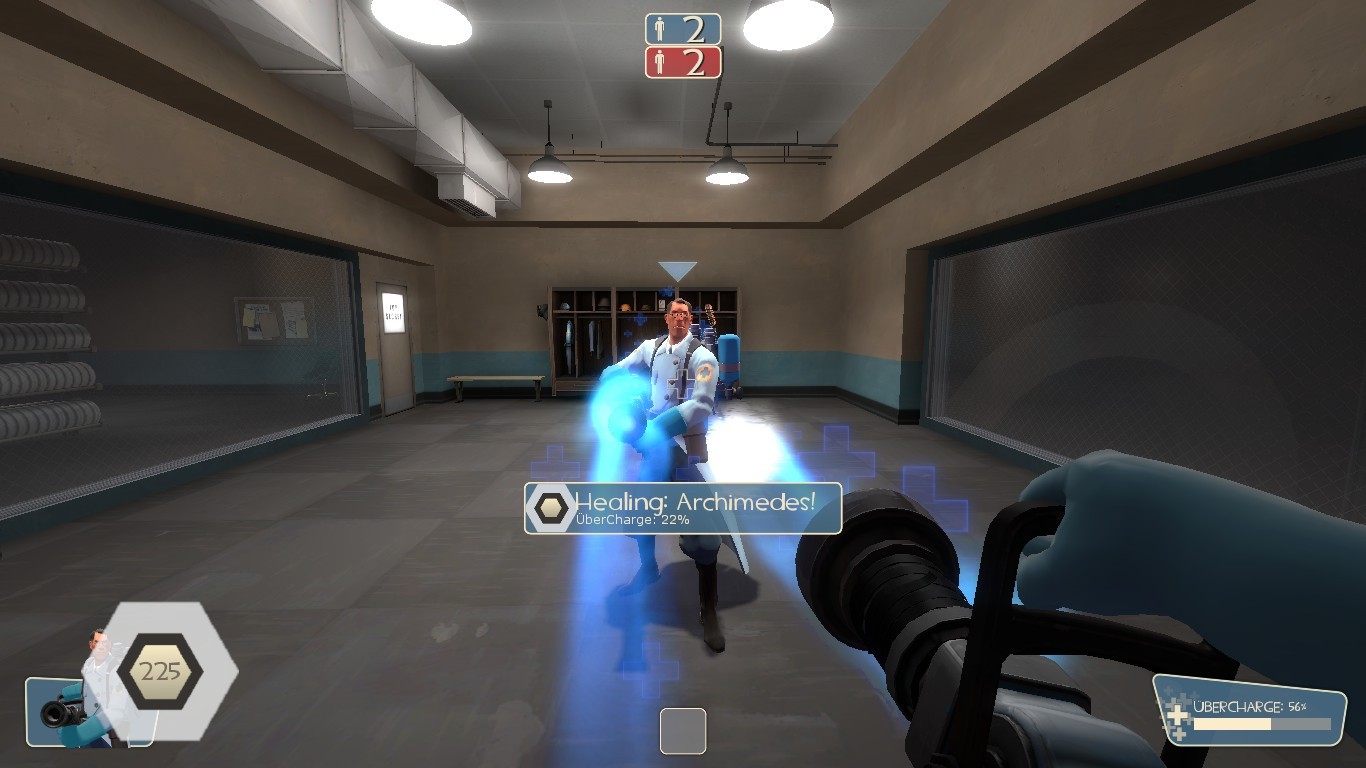Expand the Healing: Archimedes notification panel
The image size is (1366, 768).
point(683,509)
